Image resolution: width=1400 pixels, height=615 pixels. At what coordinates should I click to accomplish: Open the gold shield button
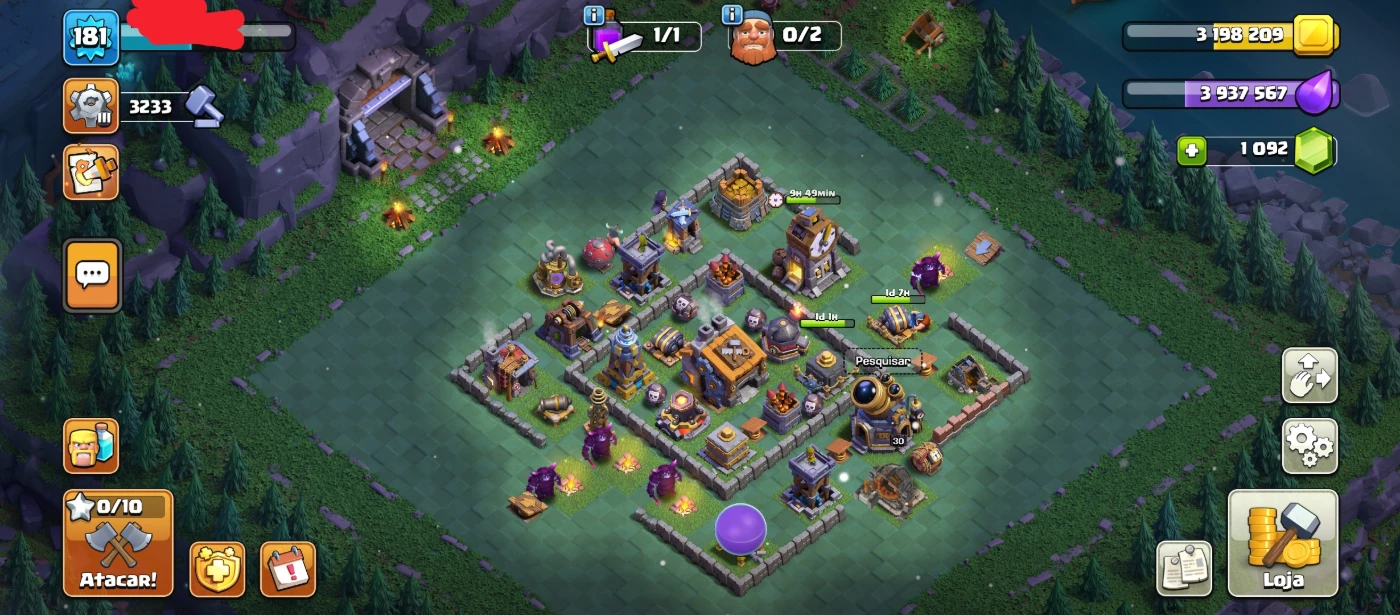(x=217, y=569)
